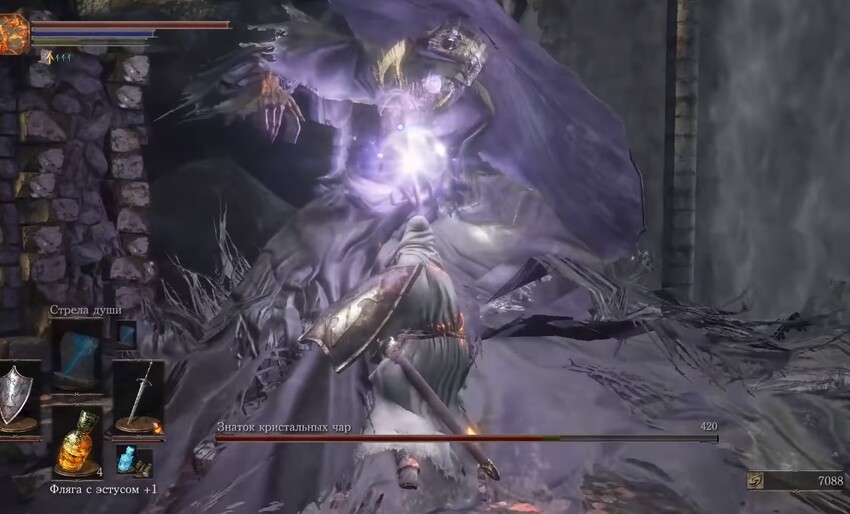Select the right-hand sword slot
Viewport: 850px width, 514px height.
137,396
